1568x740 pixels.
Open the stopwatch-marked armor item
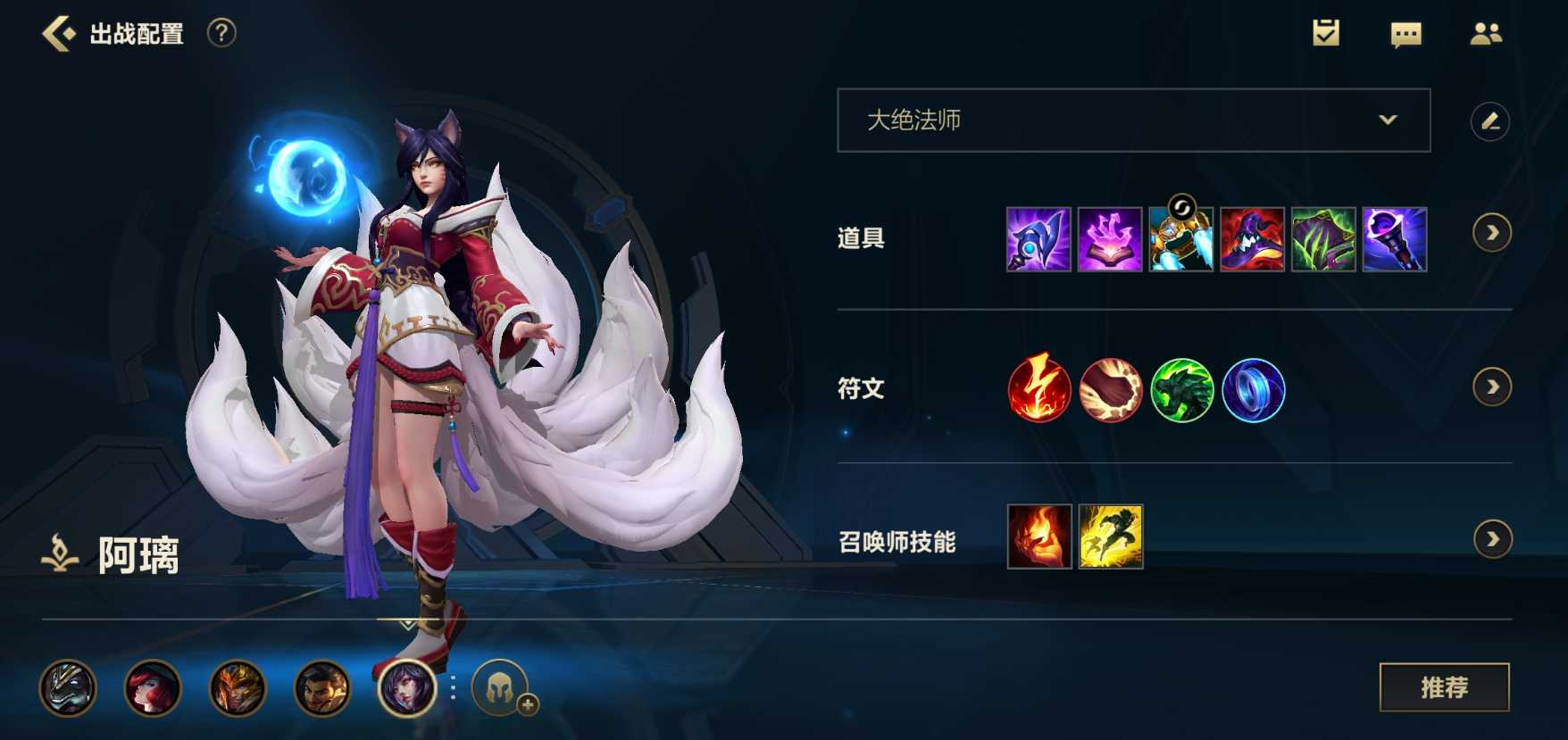point(1181,241)
